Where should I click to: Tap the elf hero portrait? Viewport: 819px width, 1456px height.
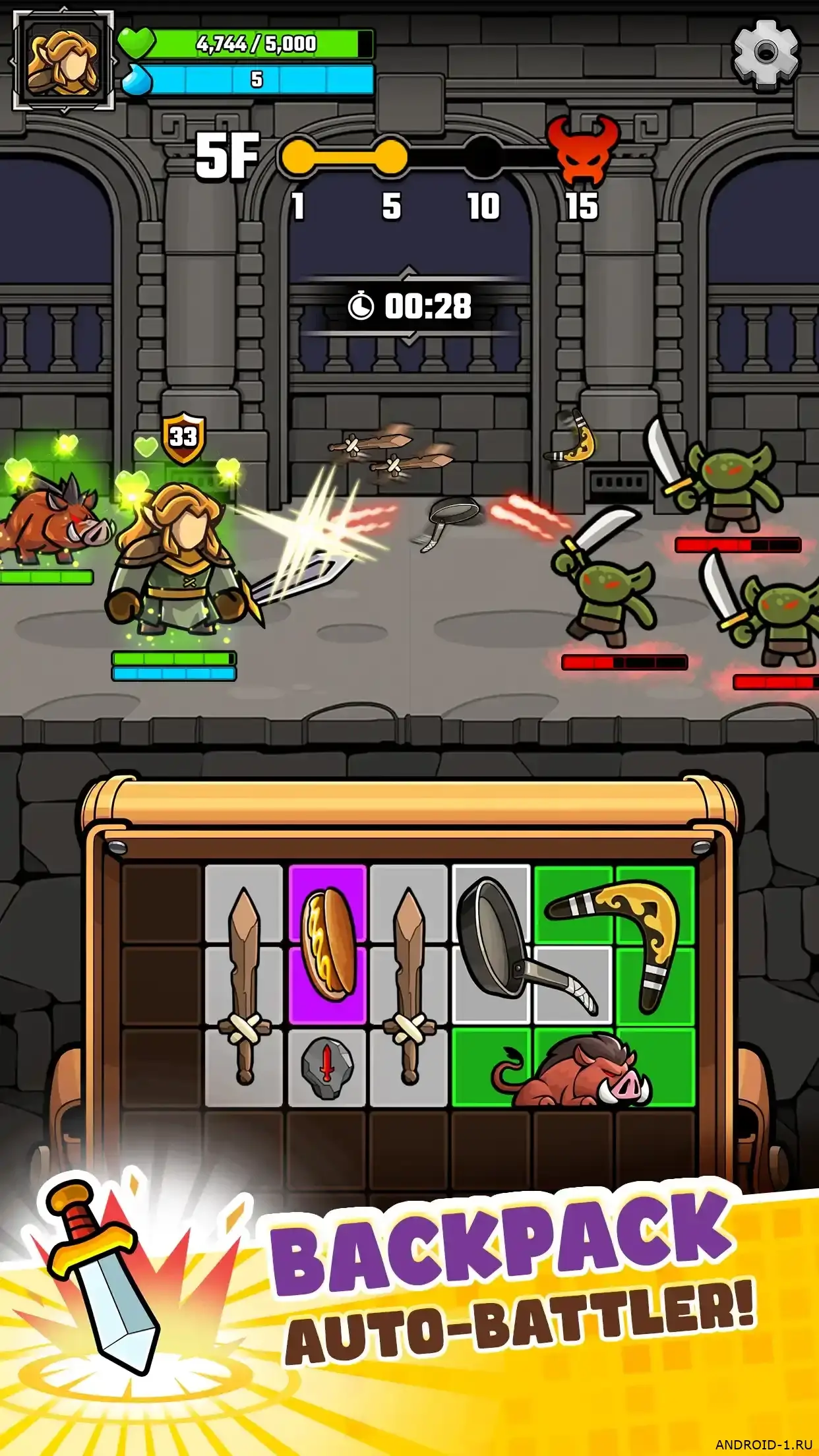tap(63, 61)
